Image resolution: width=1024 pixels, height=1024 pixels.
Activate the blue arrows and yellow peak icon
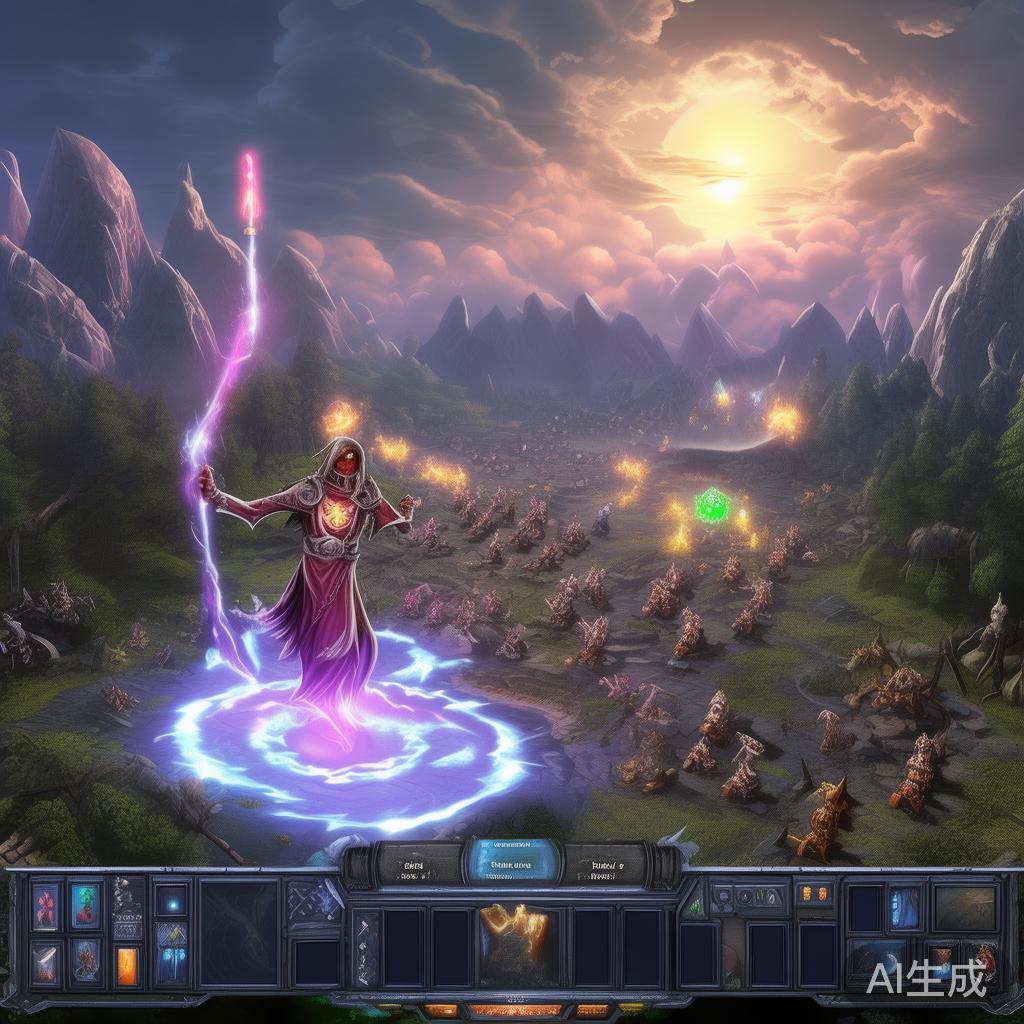171,947
